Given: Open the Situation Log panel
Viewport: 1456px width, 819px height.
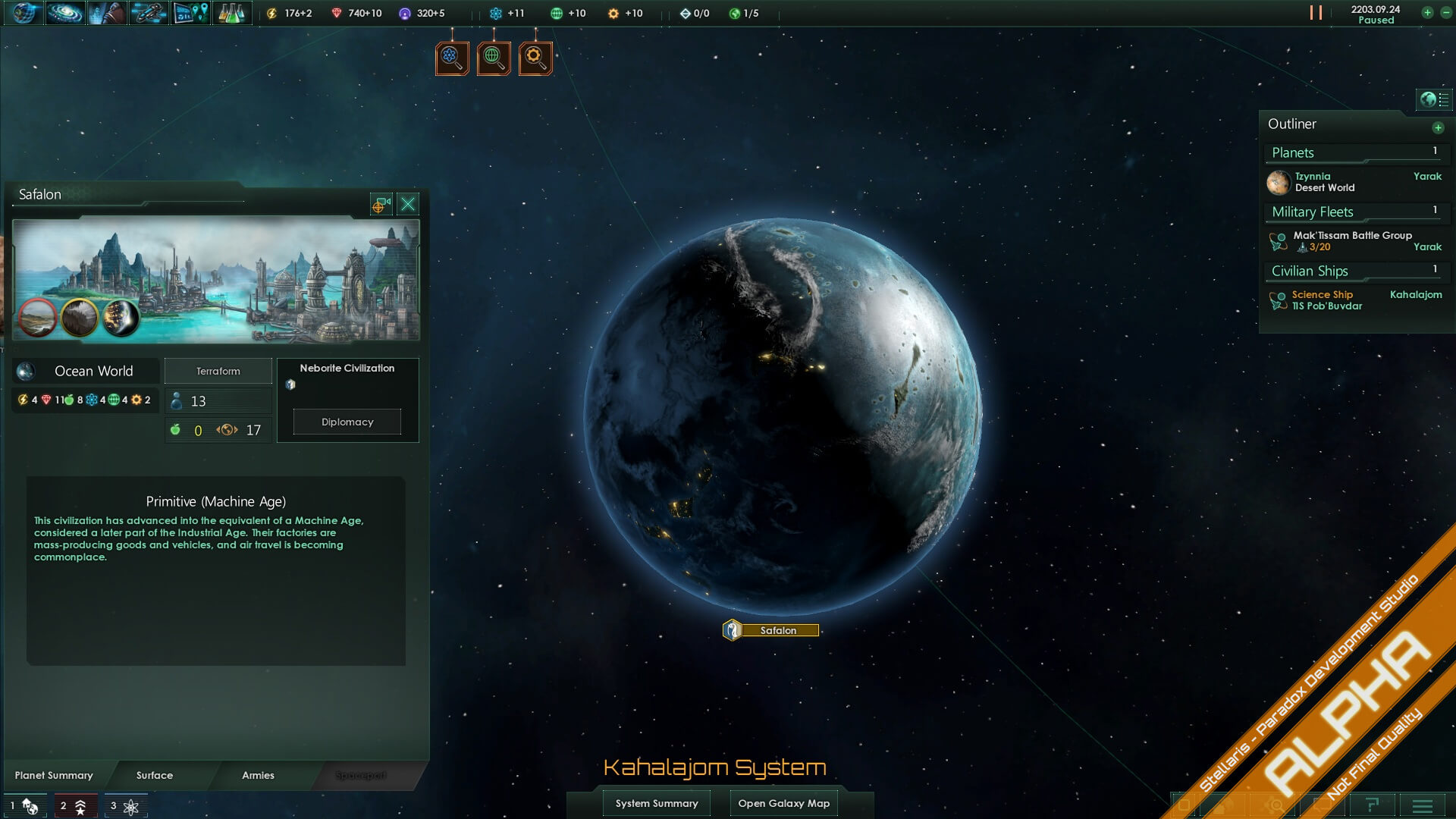Looking at the screenshot, I should click(x=190, y=13).
